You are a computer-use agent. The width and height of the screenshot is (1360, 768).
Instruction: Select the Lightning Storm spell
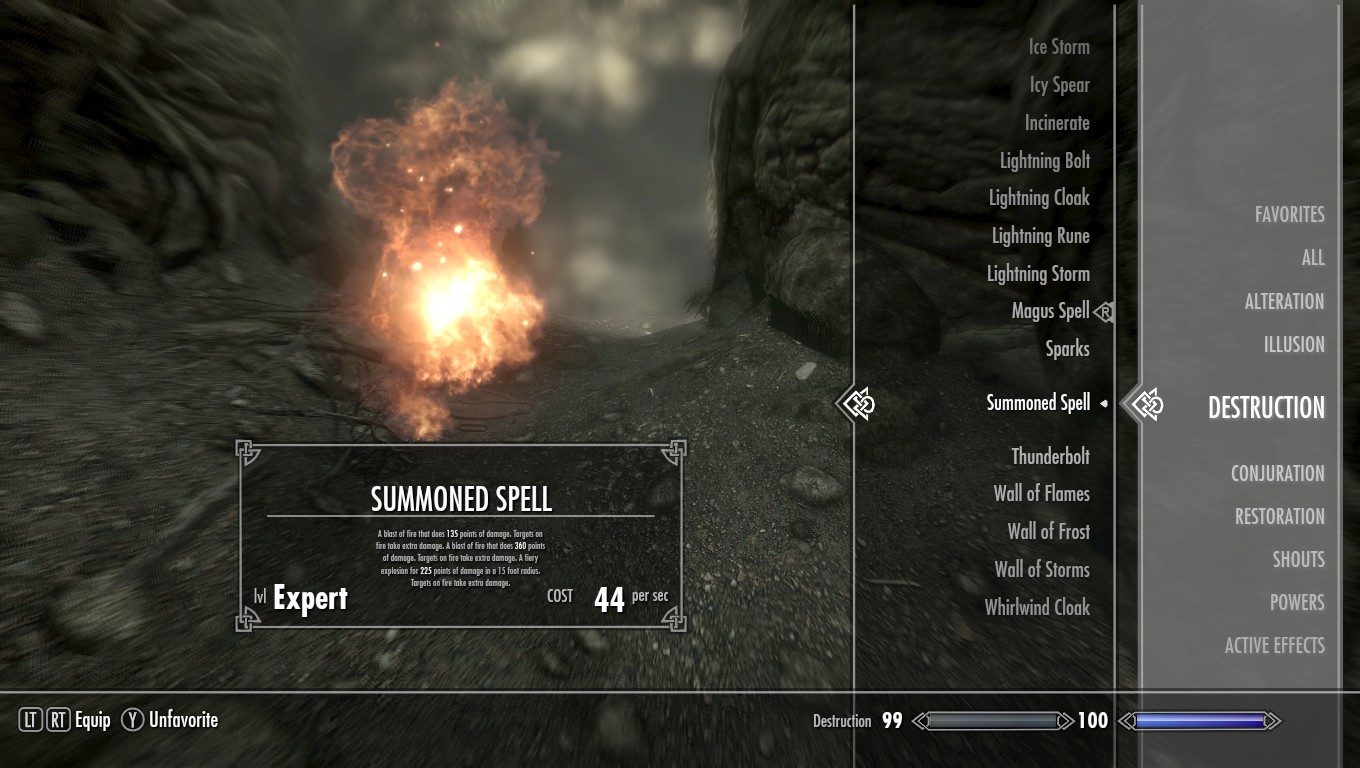[x=1038, y=274]
